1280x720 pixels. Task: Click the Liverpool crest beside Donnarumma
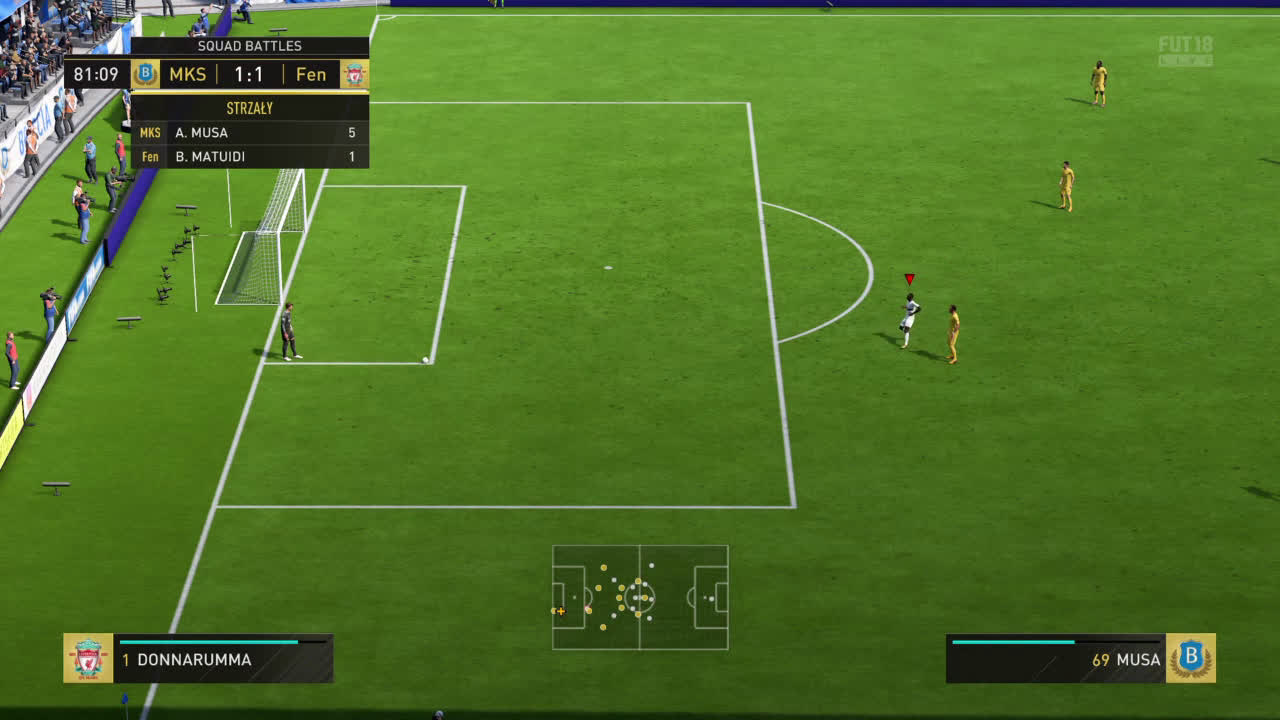coord(88,658)
